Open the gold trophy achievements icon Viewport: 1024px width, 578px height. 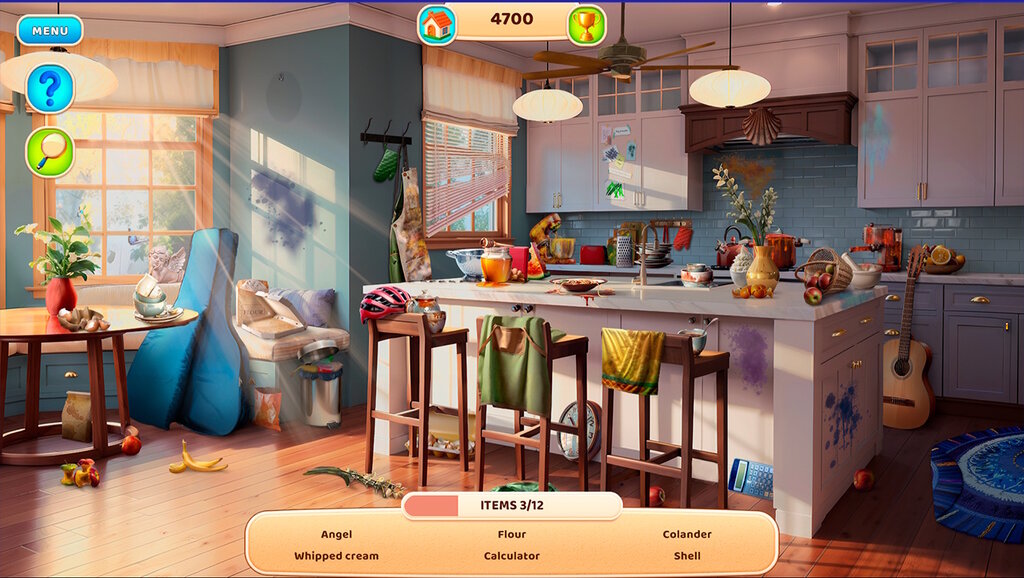click(x=586, y=25)
